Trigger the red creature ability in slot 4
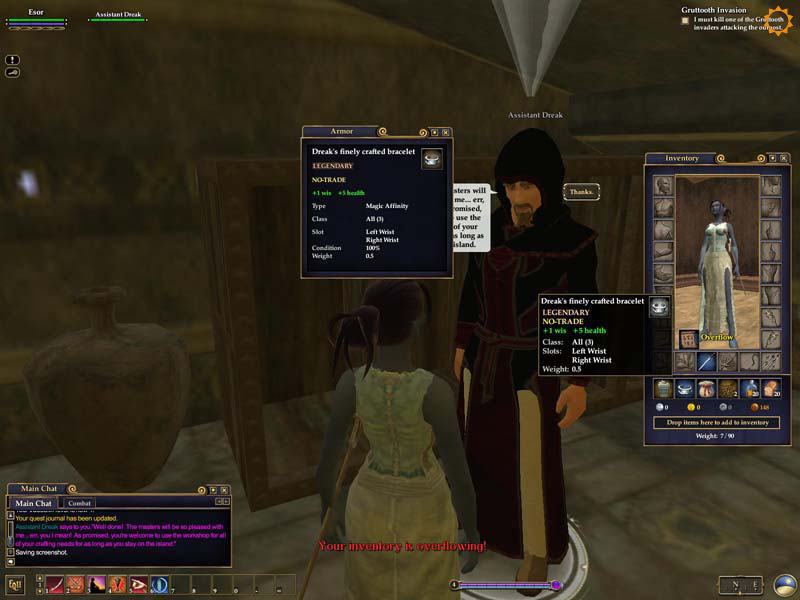This screenshot has height=600, width=800. (119, 584)
